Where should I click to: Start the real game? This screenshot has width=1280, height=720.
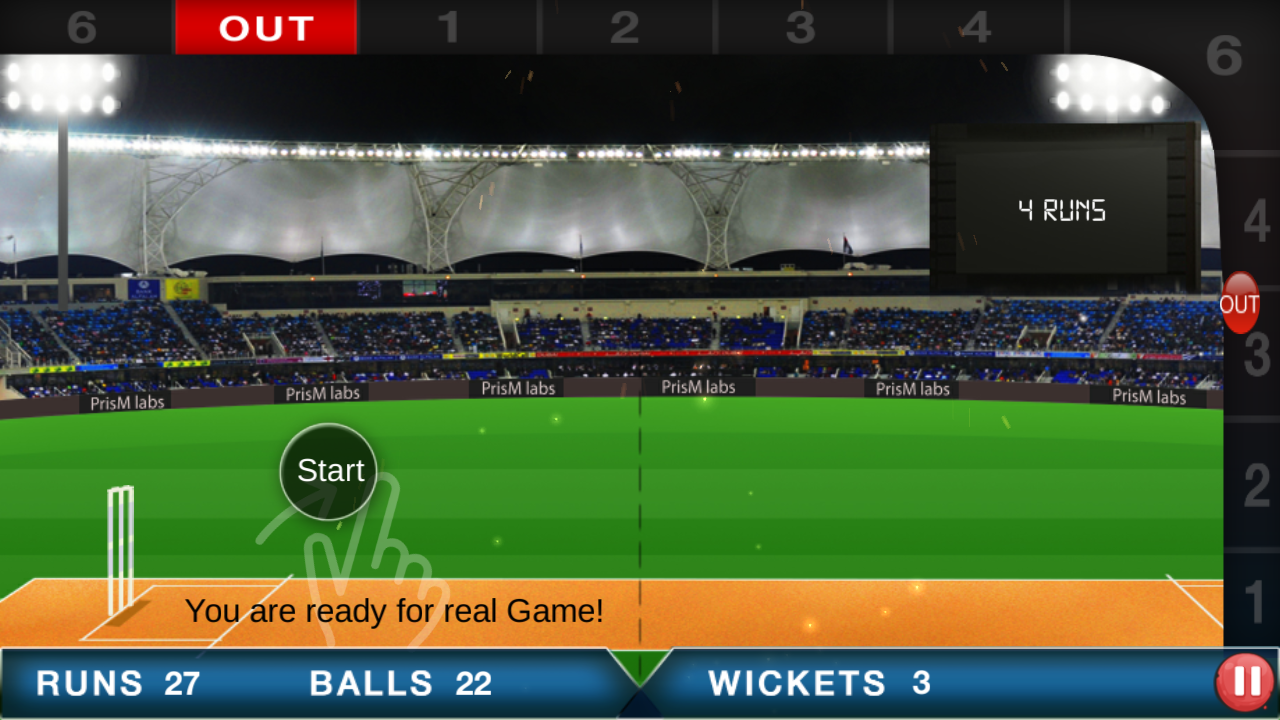point(328,470)
